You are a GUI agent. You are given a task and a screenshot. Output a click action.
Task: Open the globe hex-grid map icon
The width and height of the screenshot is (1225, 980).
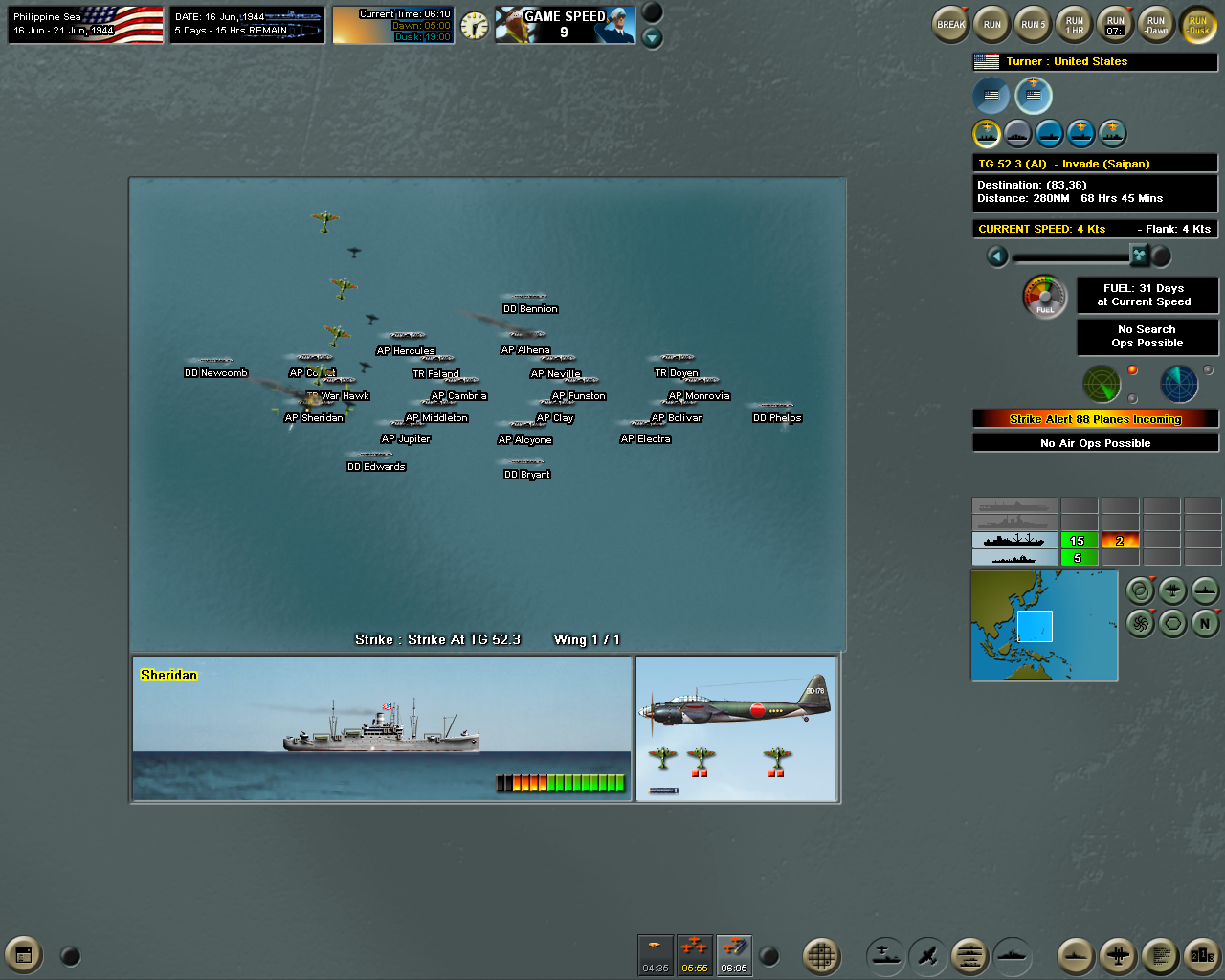point(823,955)
